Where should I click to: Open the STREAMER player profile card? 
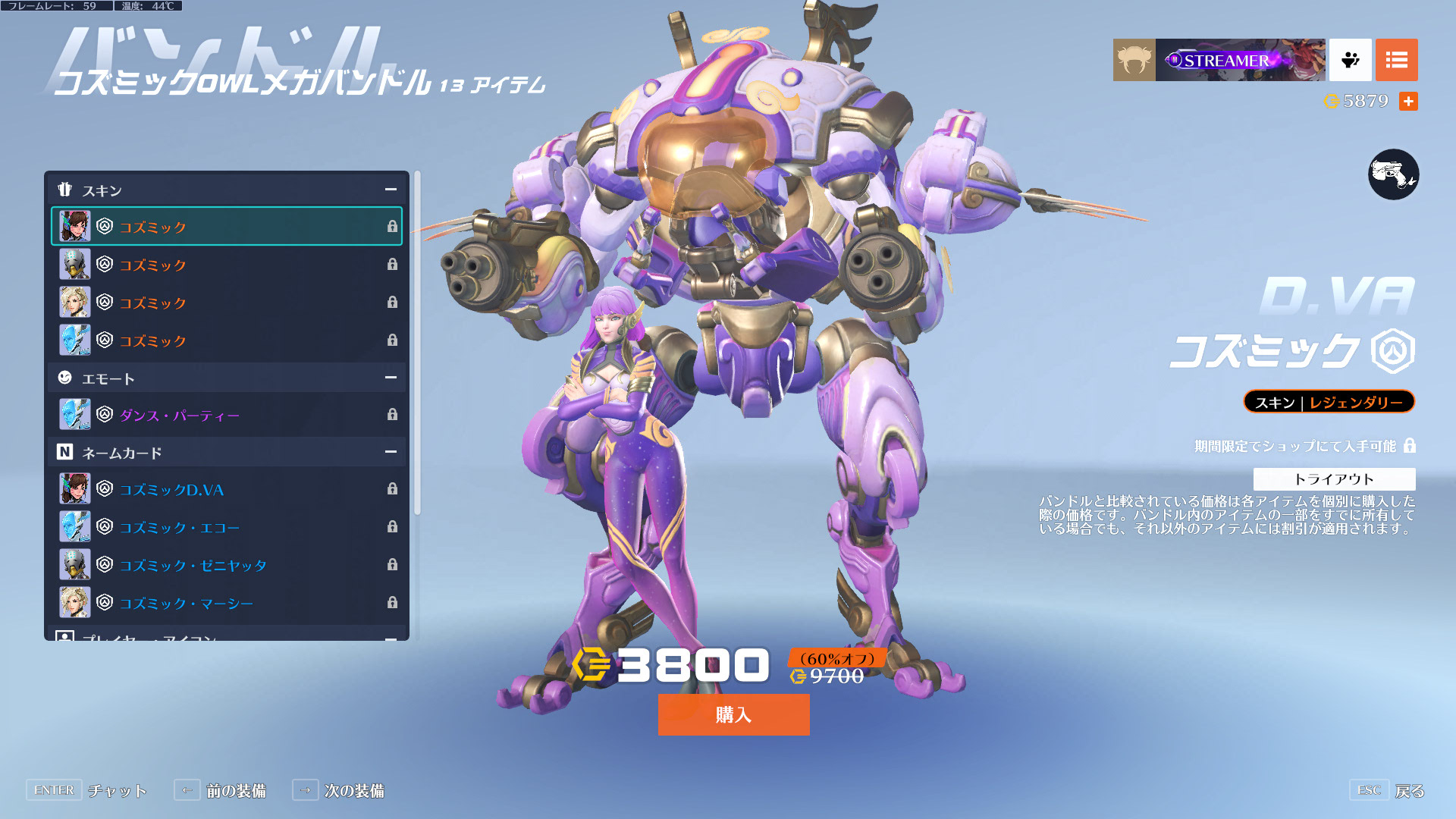click(x=1219, y=60)
